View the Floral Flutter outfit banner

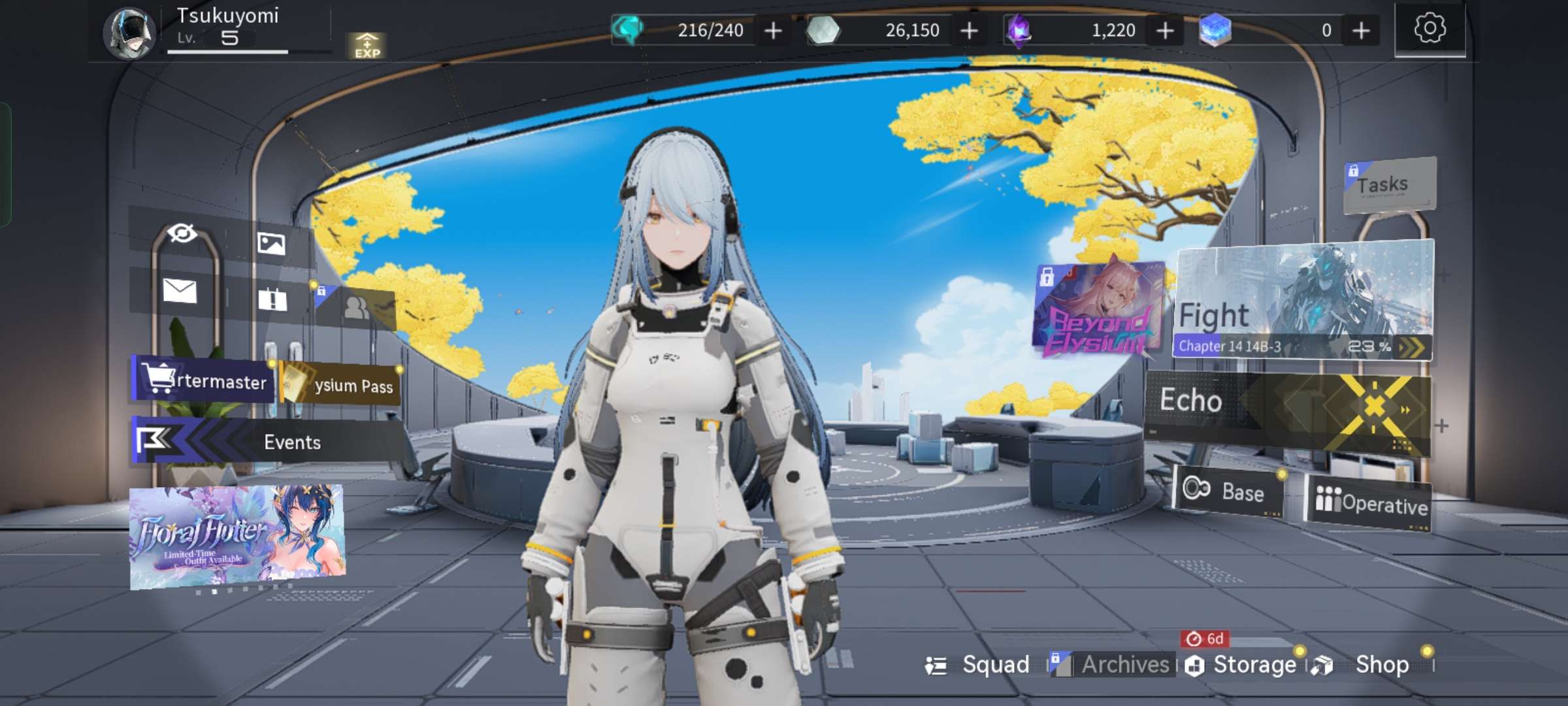[x=237, y=536]
